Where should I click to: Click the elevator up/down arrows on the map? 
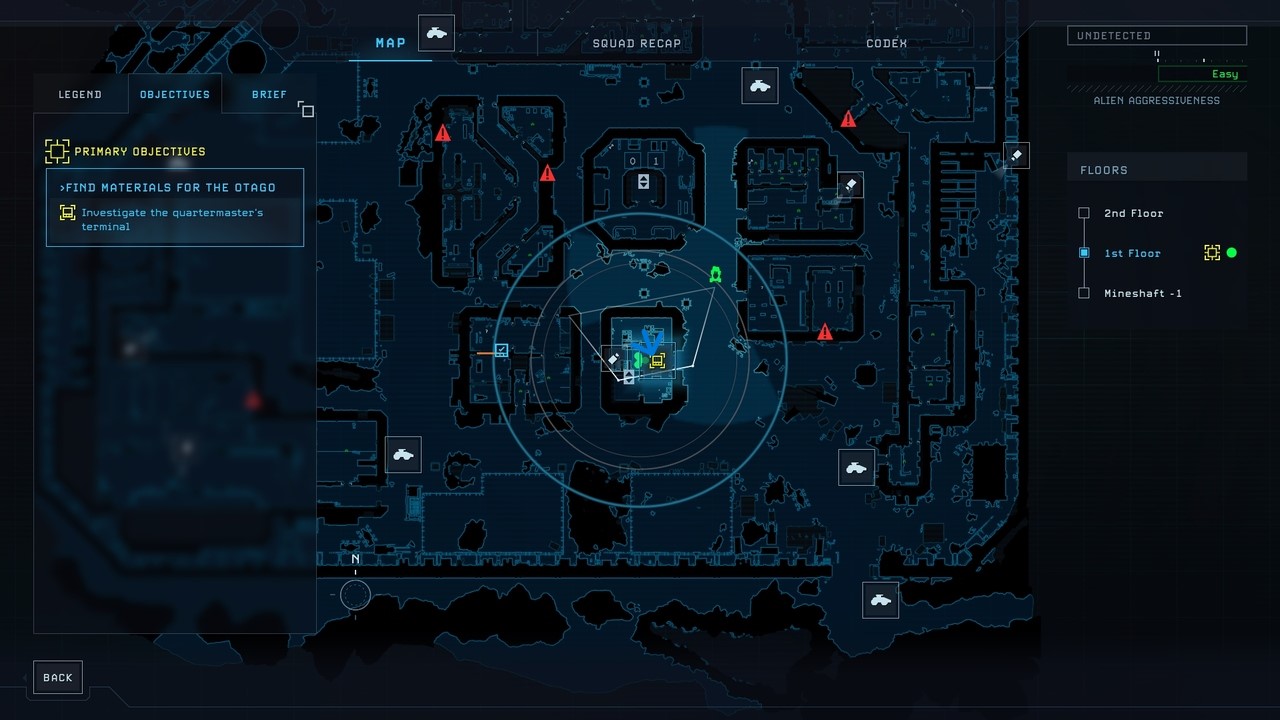pos(643,181)
